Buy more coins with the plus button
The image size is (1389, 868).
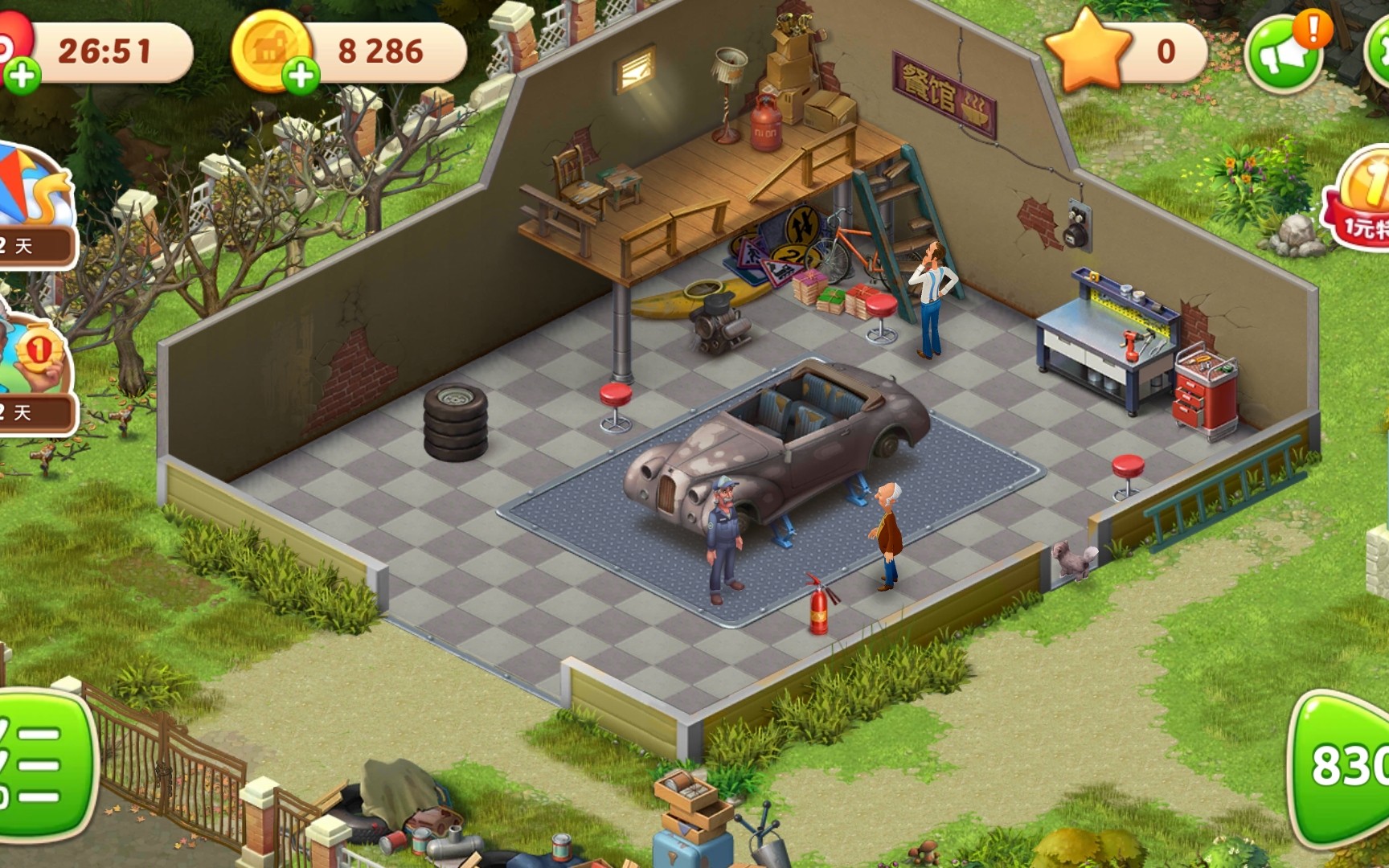tap(301, 76)
